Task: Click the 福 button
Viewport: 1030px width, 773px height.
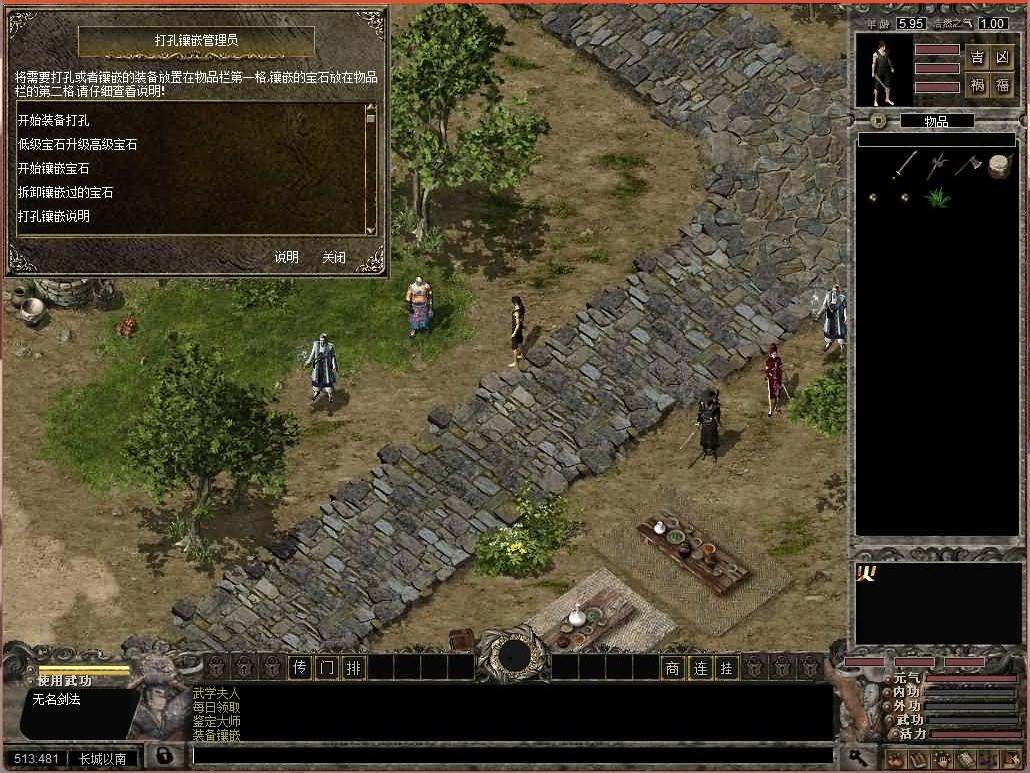Action: click(1003, 86)
